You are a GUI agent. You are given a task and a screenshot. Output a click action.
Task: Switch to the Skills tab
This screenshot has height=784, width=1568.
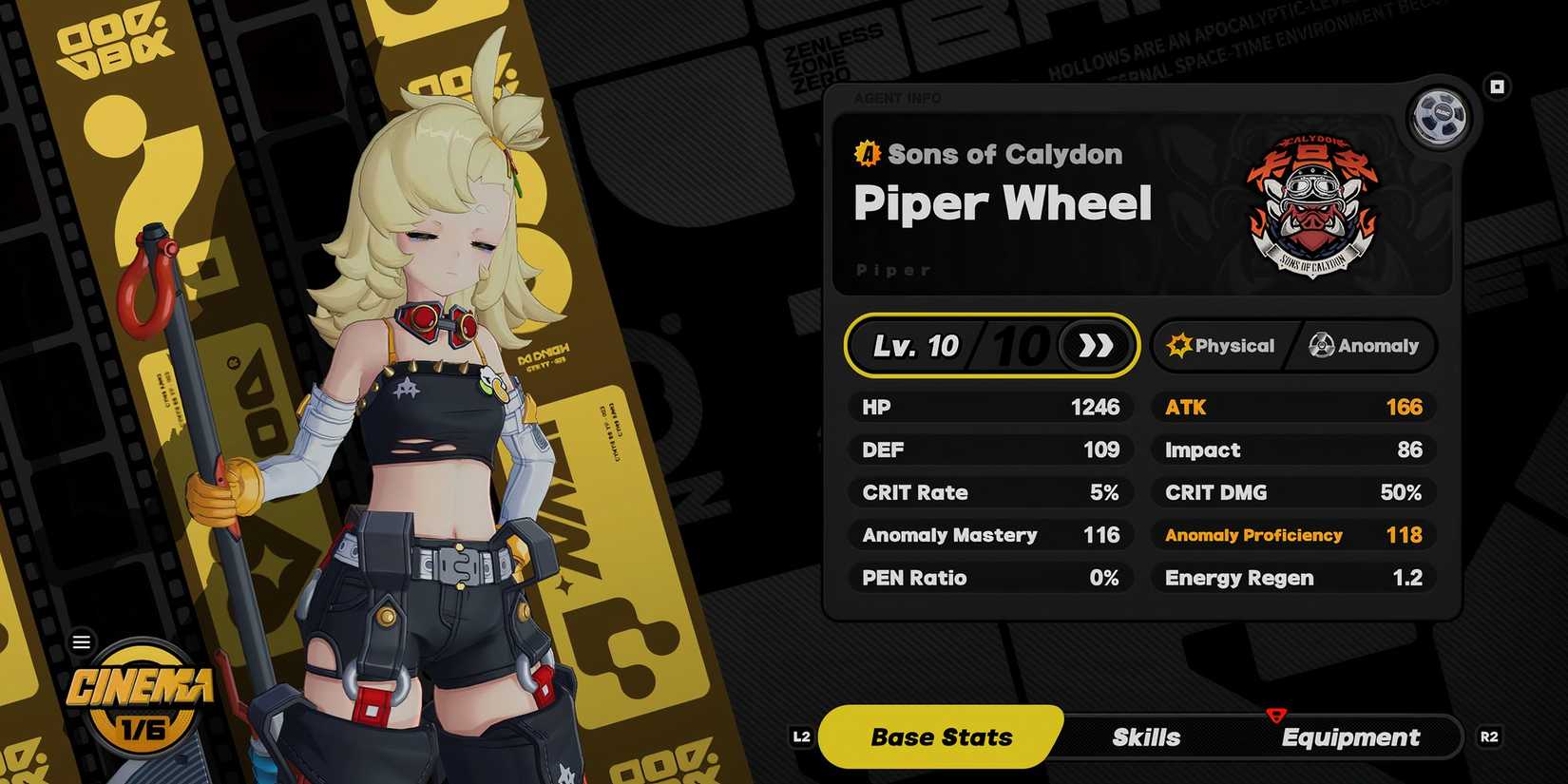[x=1146, y=737]
